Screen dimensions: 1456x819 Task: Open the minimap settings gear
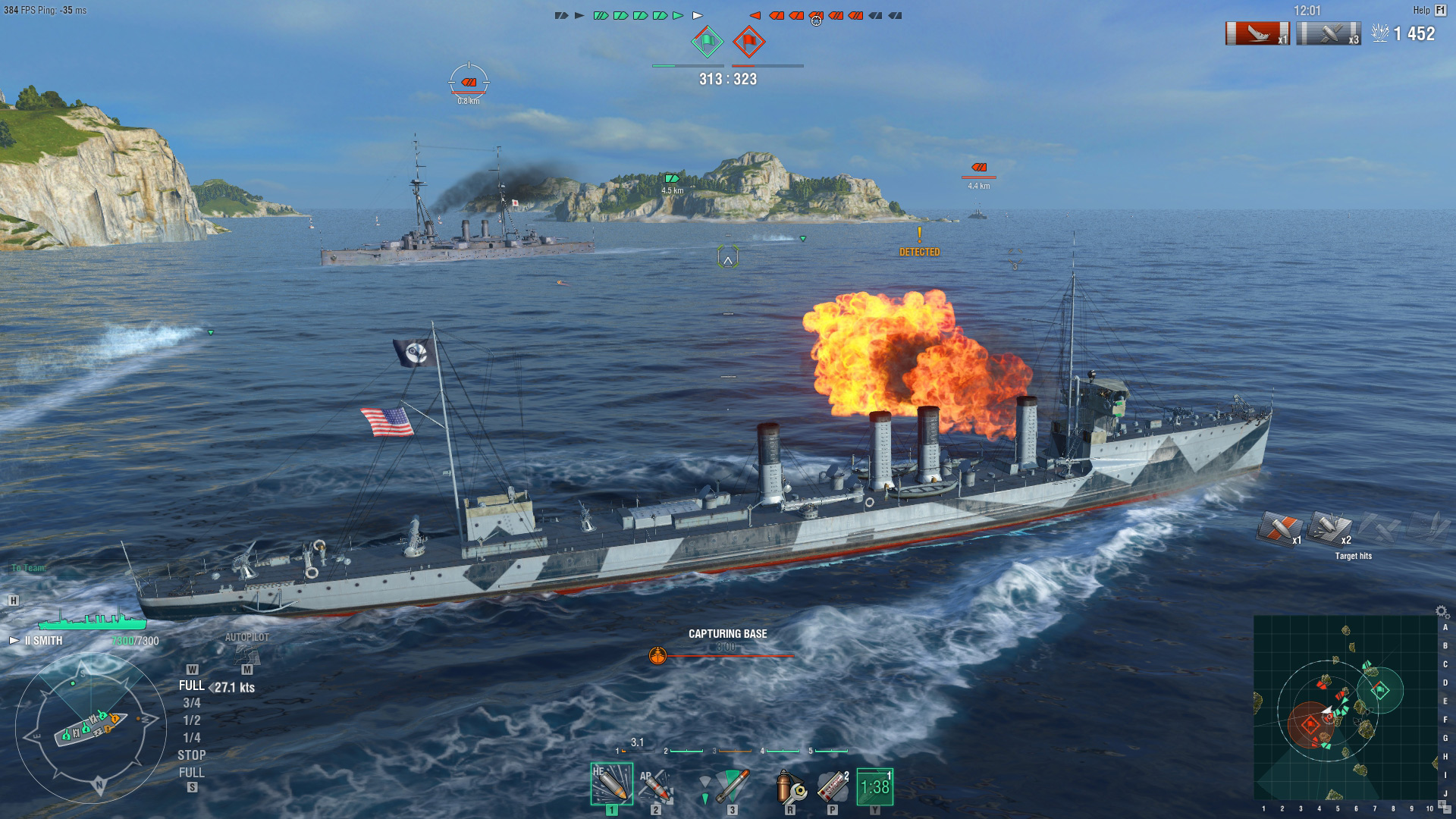(1442, 611)
